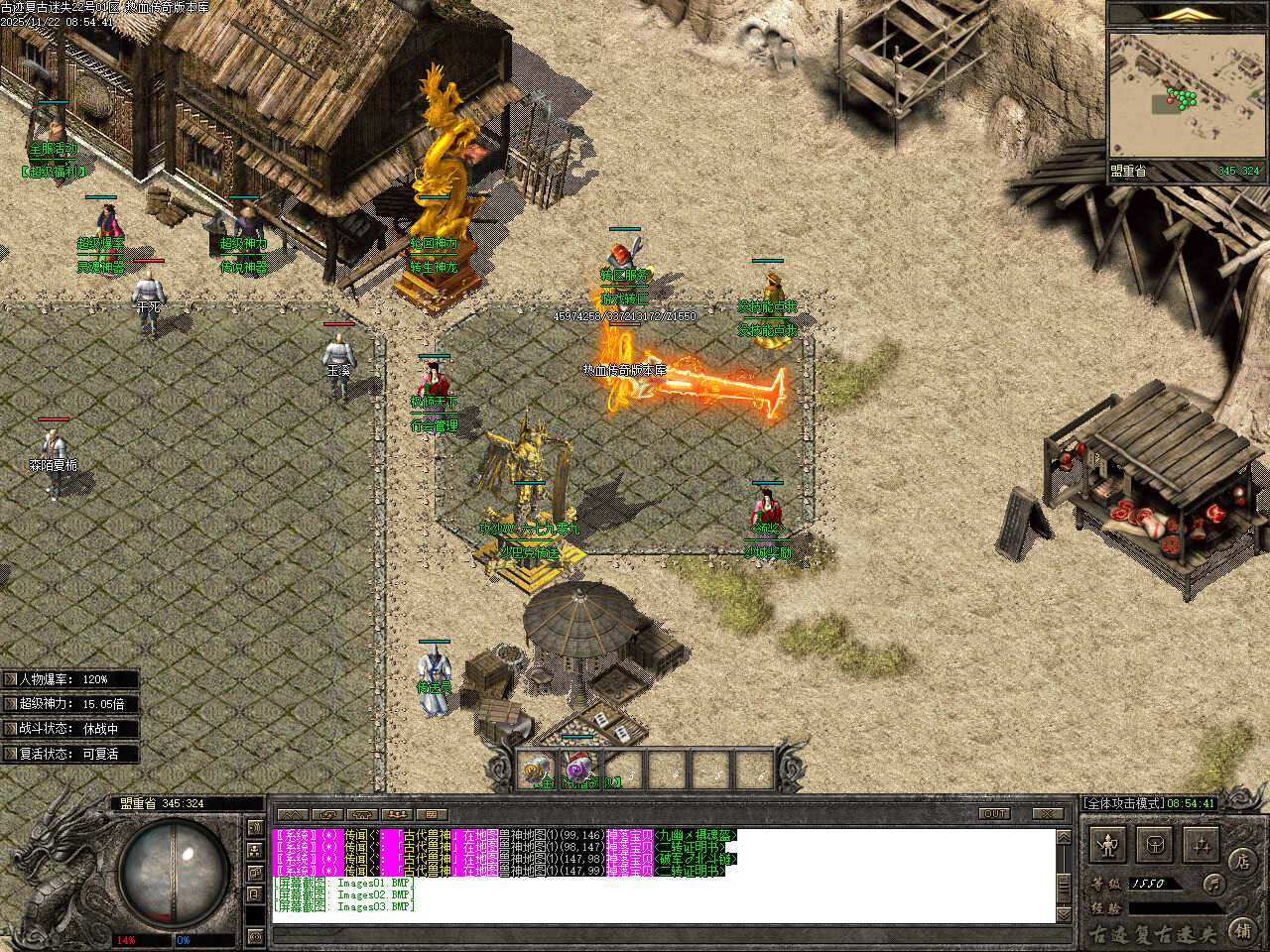Click the mountain icon button above chat
The image size is (1270, 952).
point(292,815)
